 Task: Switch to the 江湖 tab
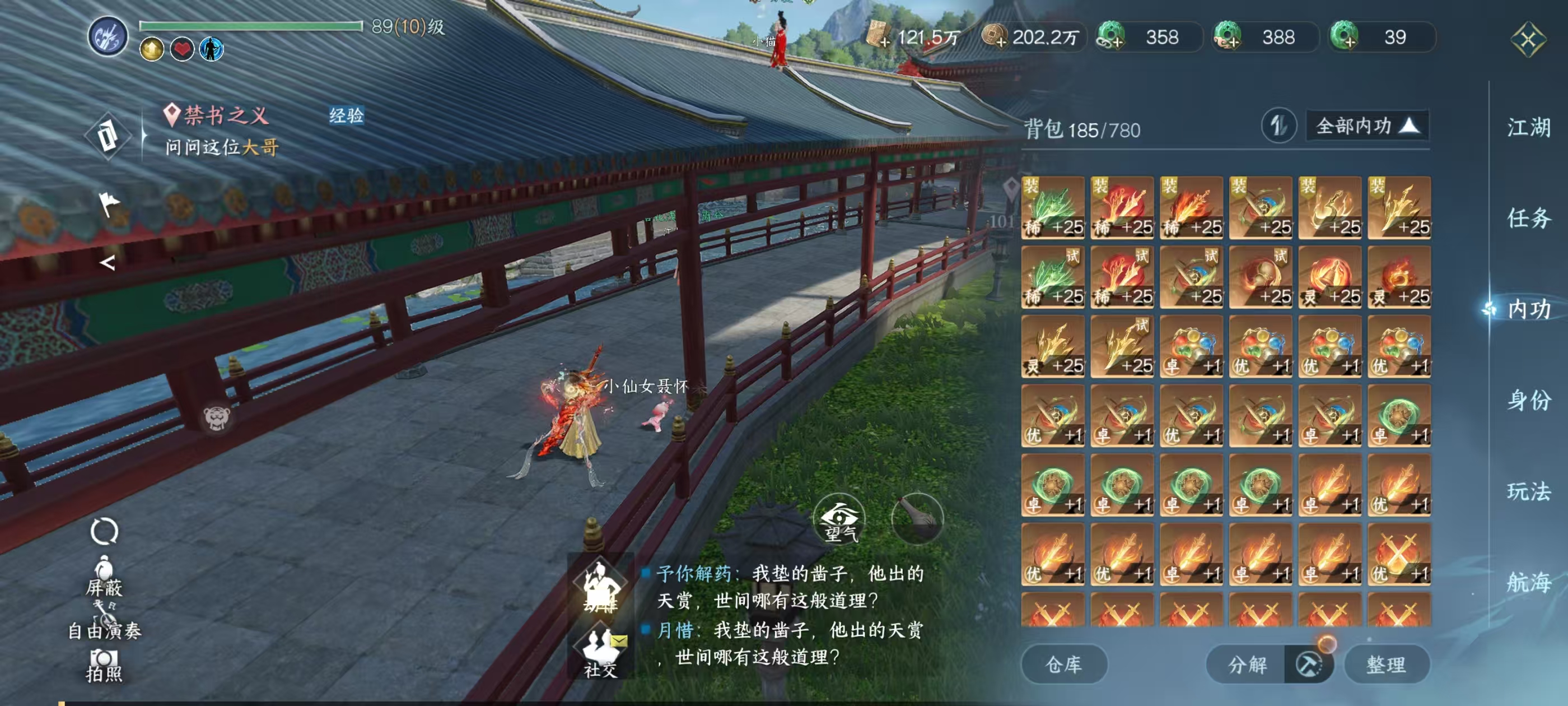point(1528,128)
